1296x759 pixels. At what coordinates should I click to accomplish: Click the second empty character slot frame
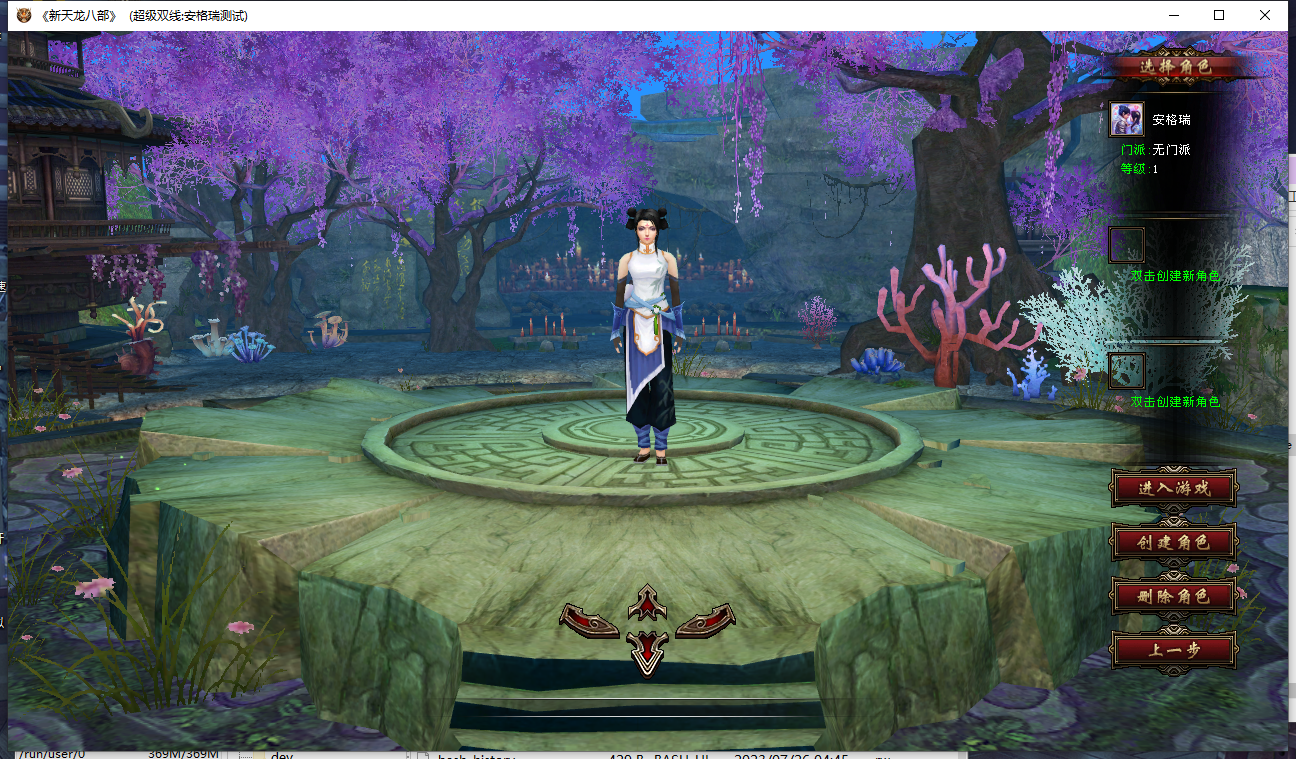[1126, 370]
